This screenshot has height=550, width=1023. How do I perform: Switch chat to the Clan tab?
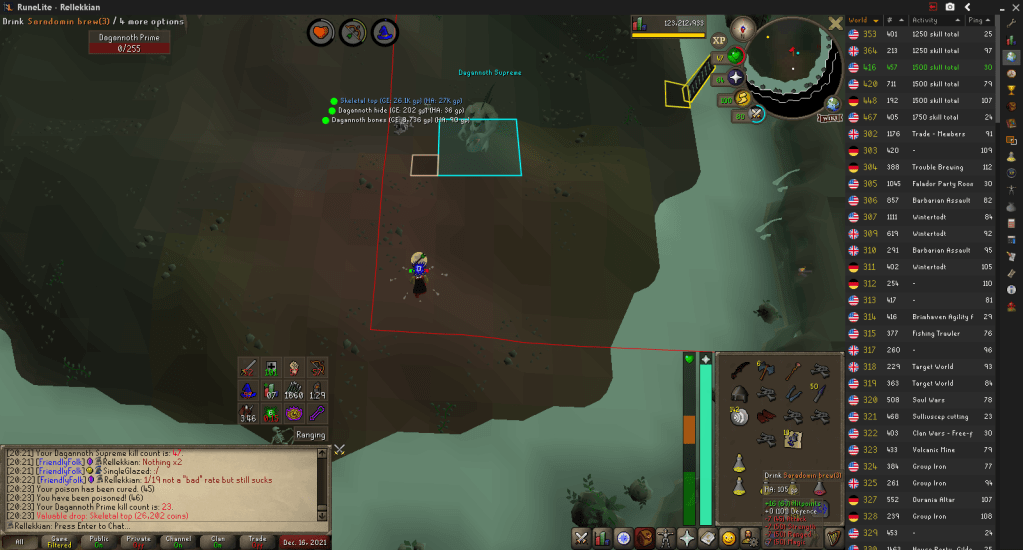218,540
